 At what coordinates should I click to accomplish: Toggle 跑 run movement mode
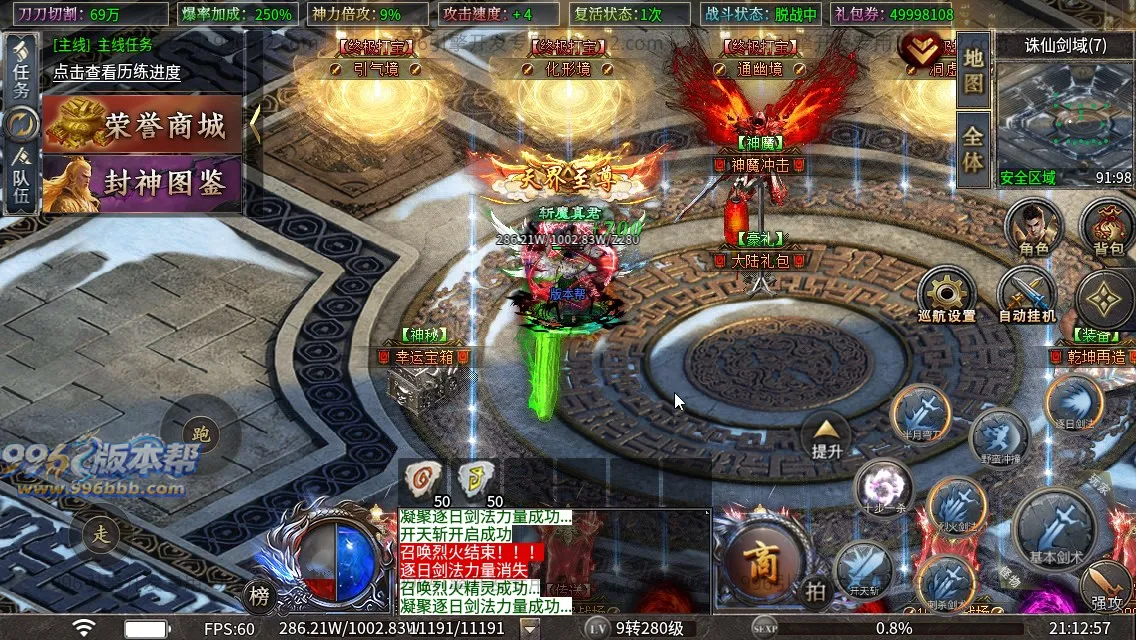[200, 434]
